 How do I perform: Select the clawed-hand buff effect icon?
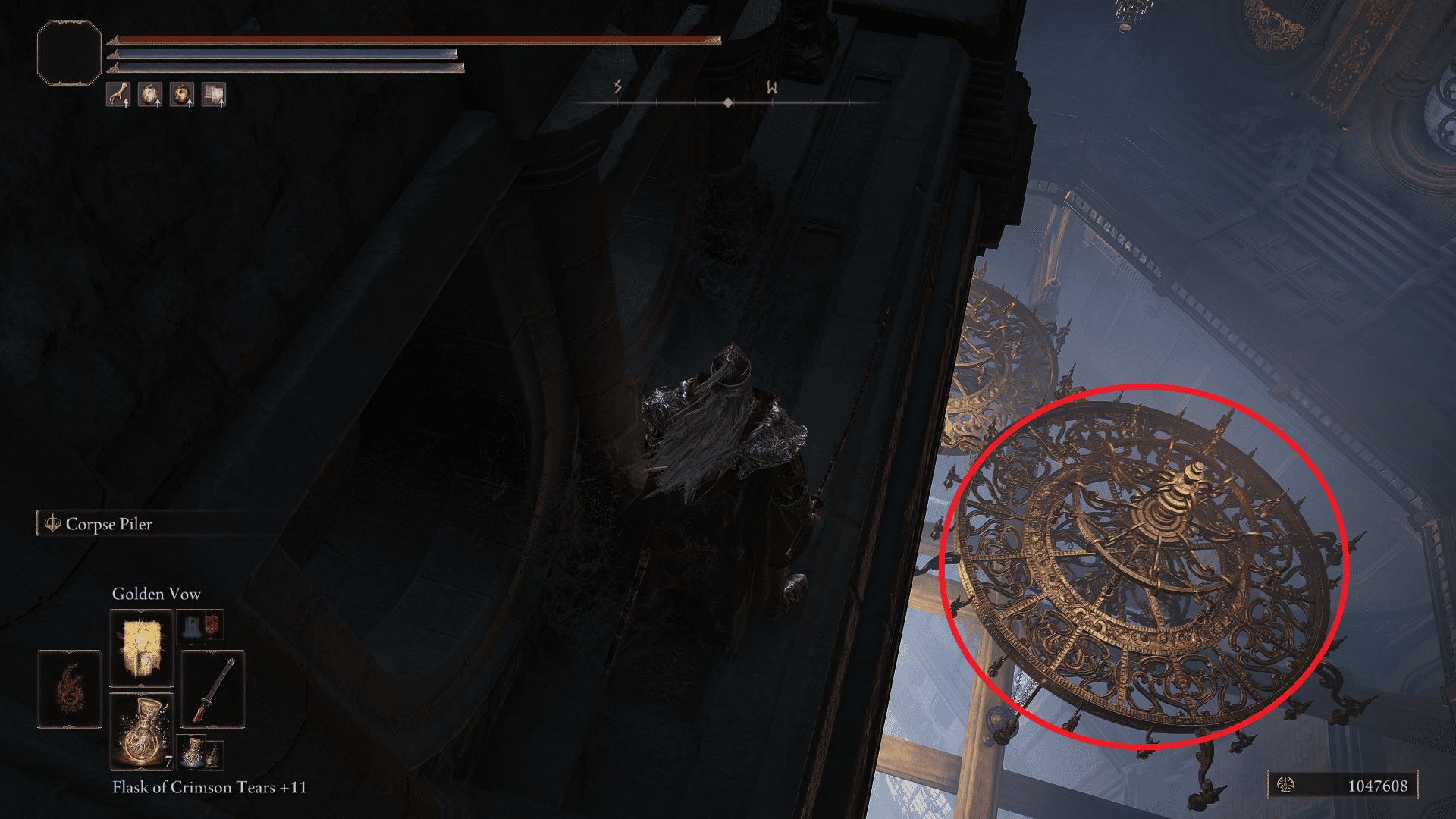[120, 95]
